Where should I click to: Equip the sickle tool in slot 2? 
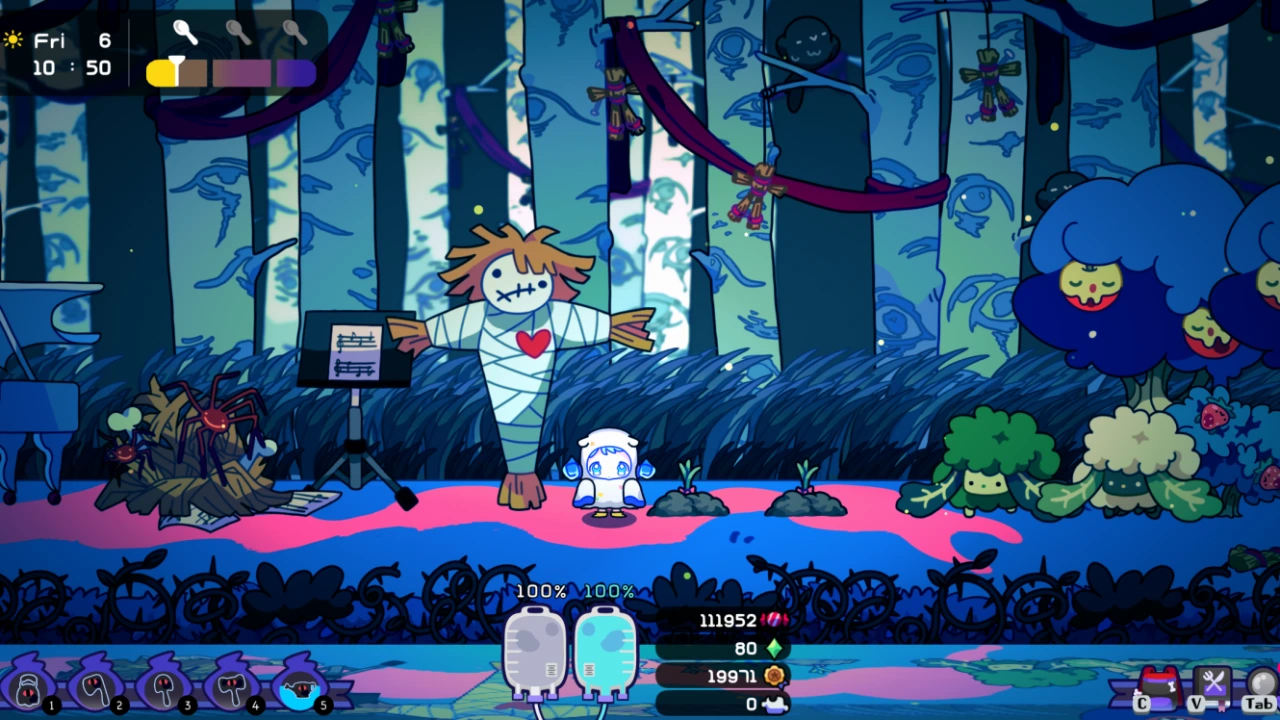click(97, 687)
